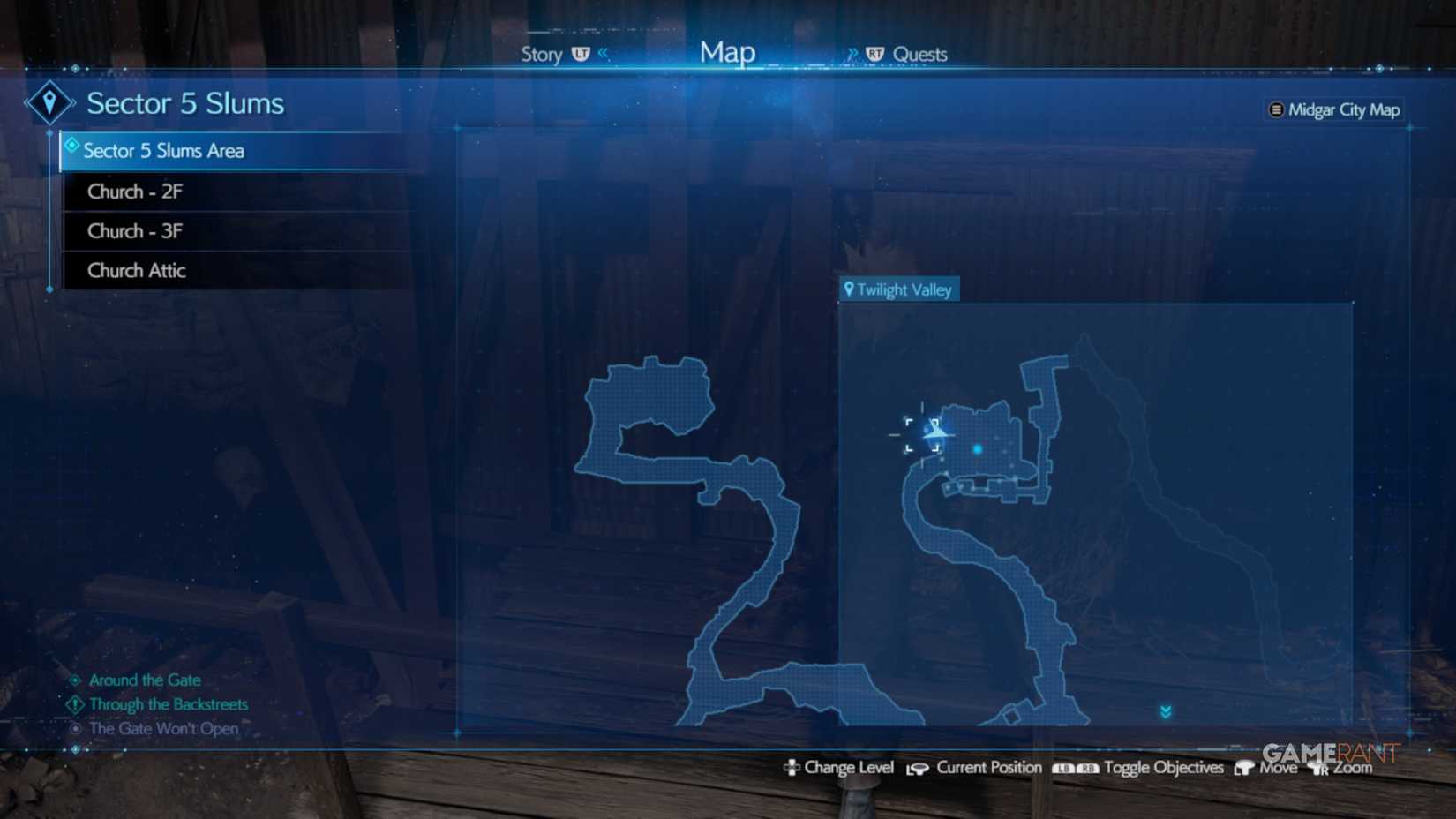Click the Change Level d-pad icon
The image size is (1456, 819).
[792, 767]
